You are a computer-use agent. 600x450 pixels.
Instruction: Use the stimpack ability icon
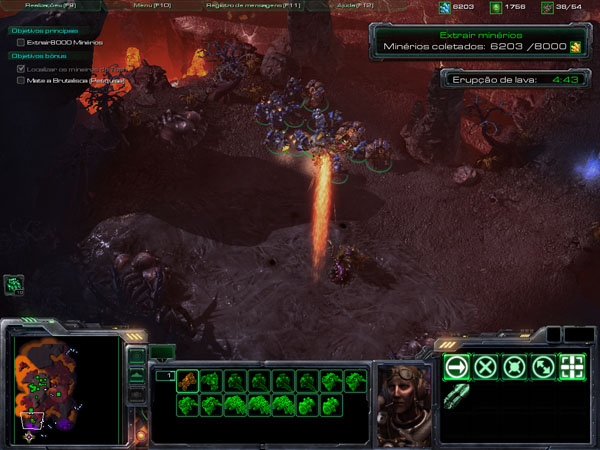(457, 396)
